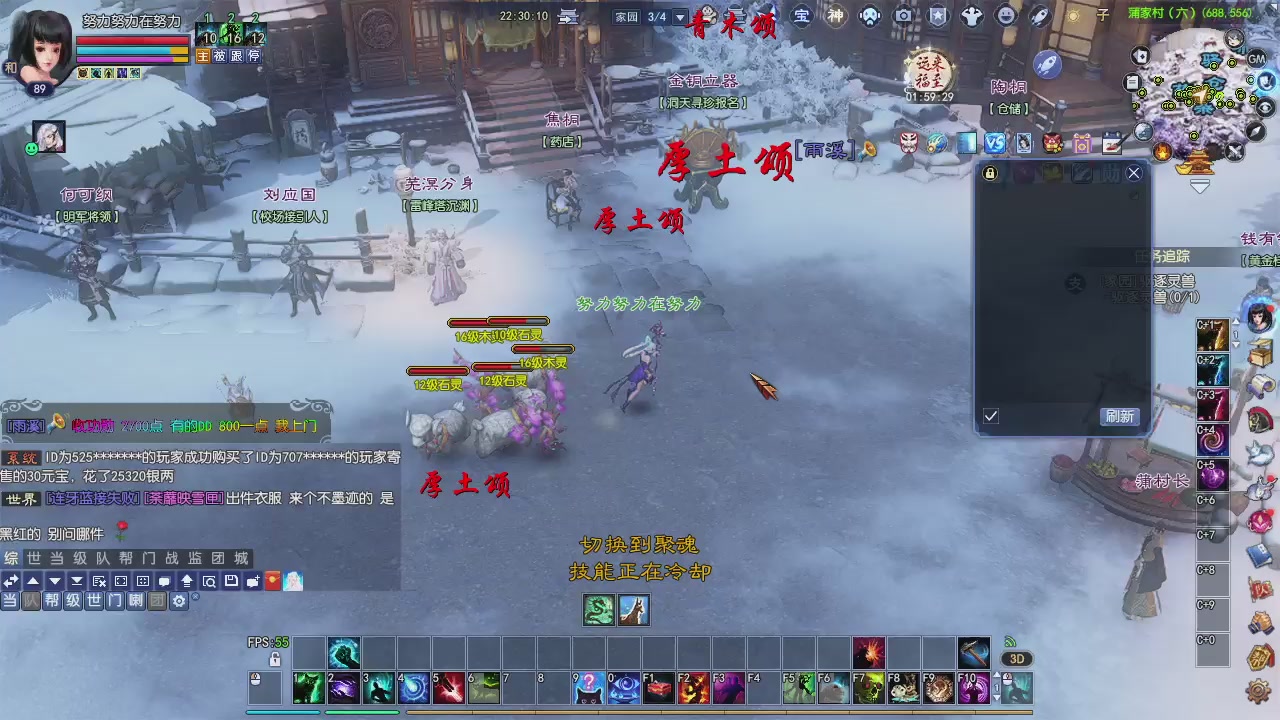Click the 宝 treasure icon in top bar
This screenshot has width=1280, height=720.
(803, 15)
